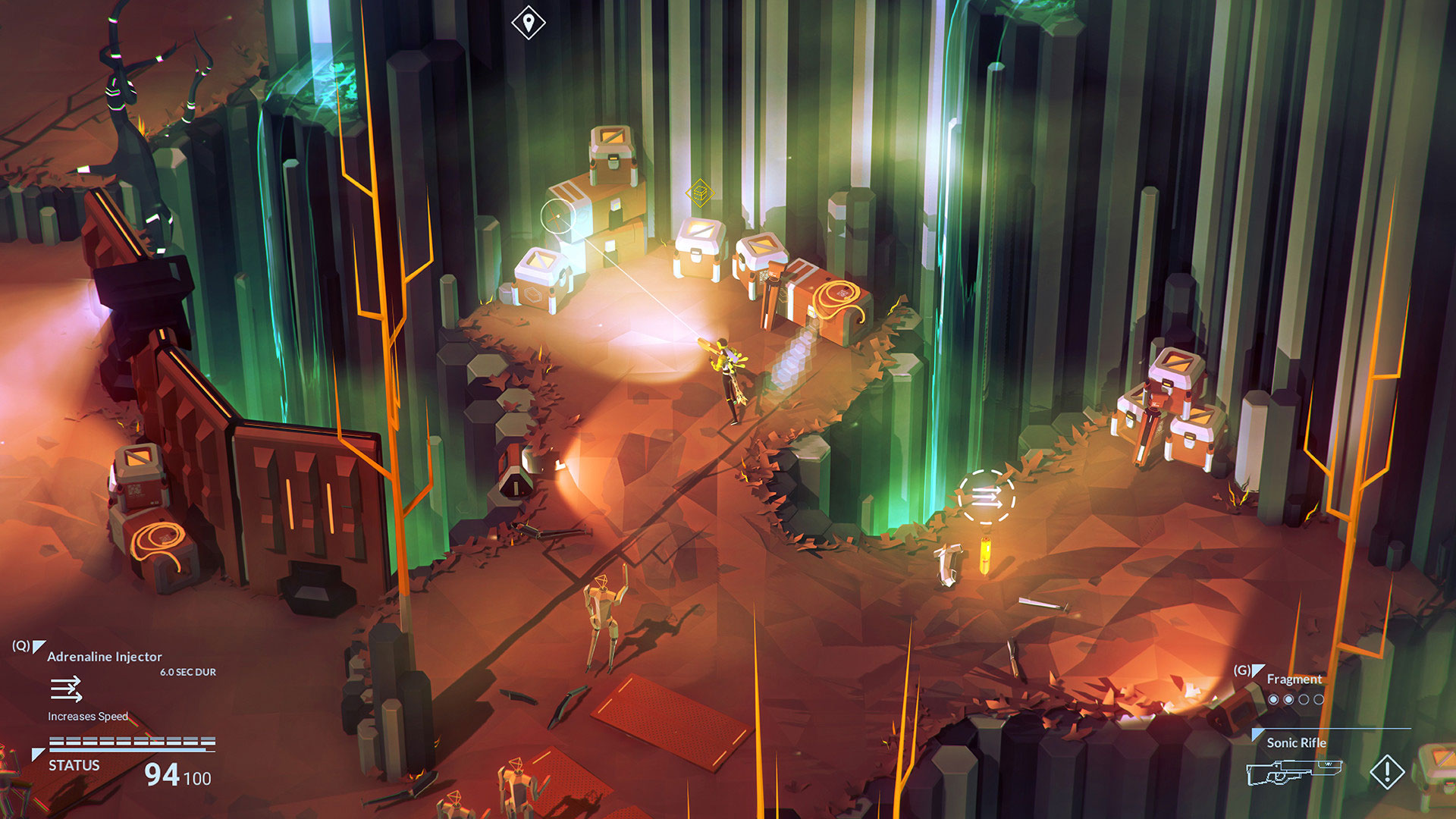Select the second Fragment progress dot

coord(1289,699)
